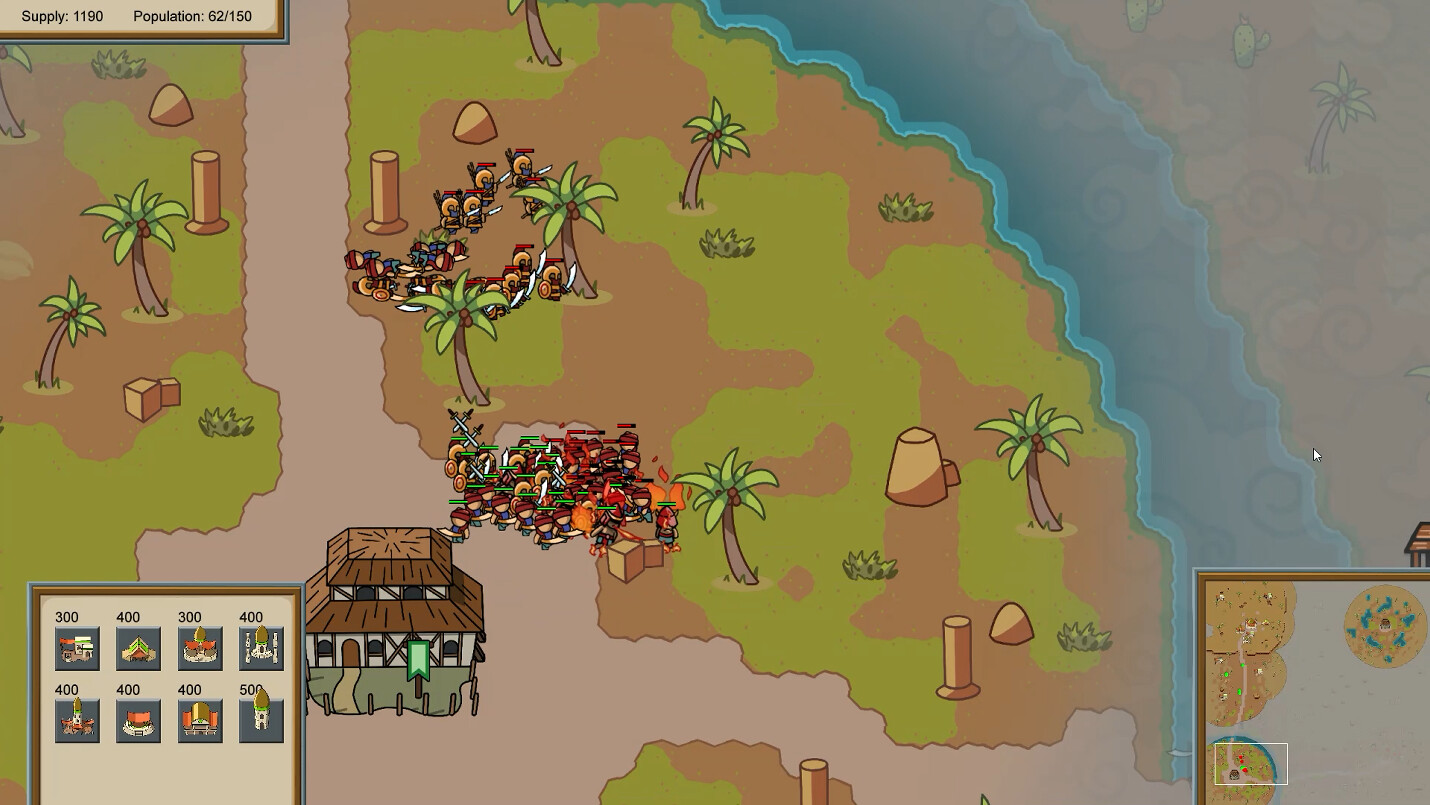Select the 400-cost tower icon in bottom row
Screen dimensions: 1430x805
pyautogui.click(x=77, y=719)
